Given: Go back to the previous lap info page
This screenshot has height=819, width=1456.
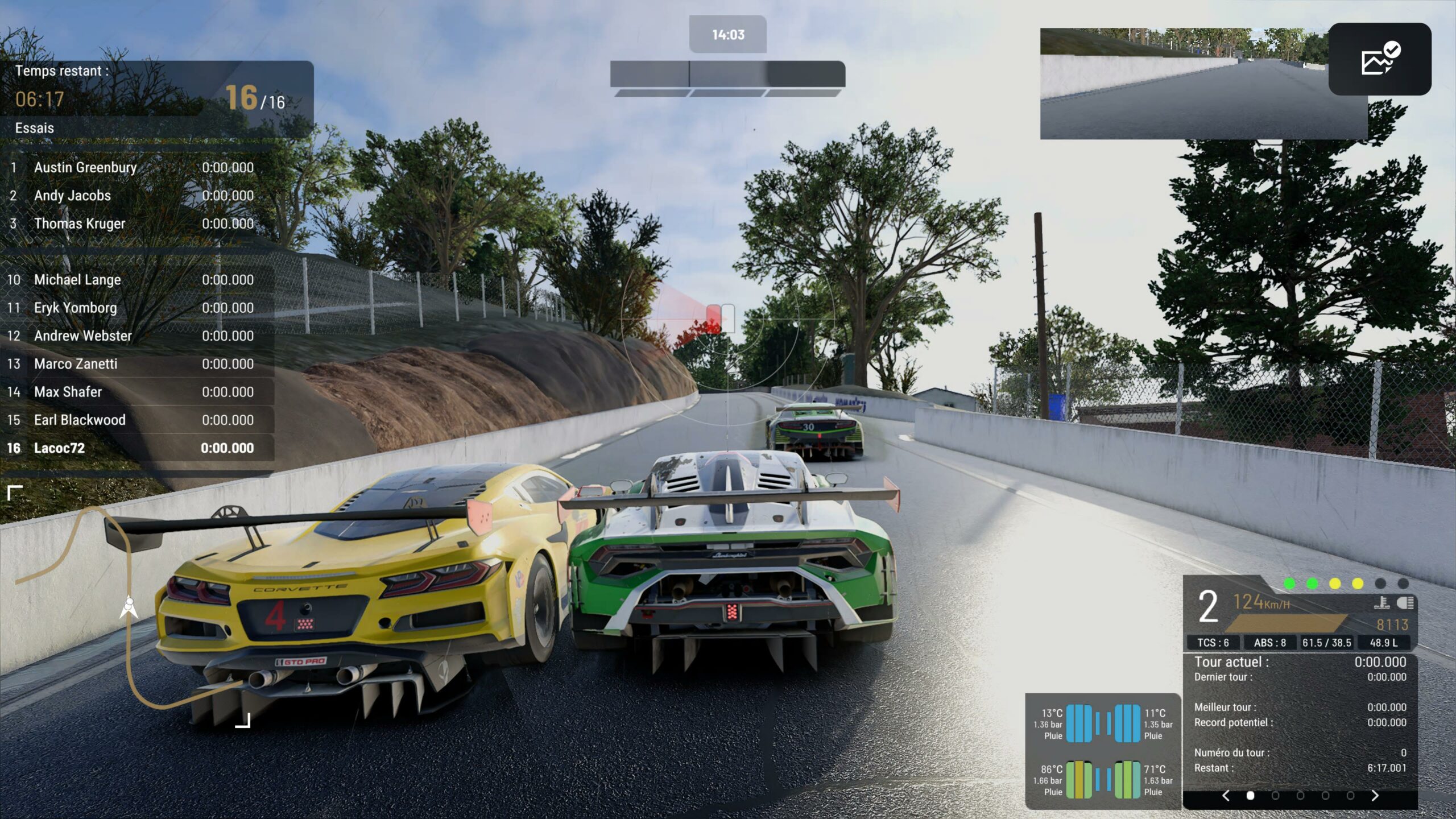Looking at the screenshot, I should pyautogui.click(x=1226, y=796).
